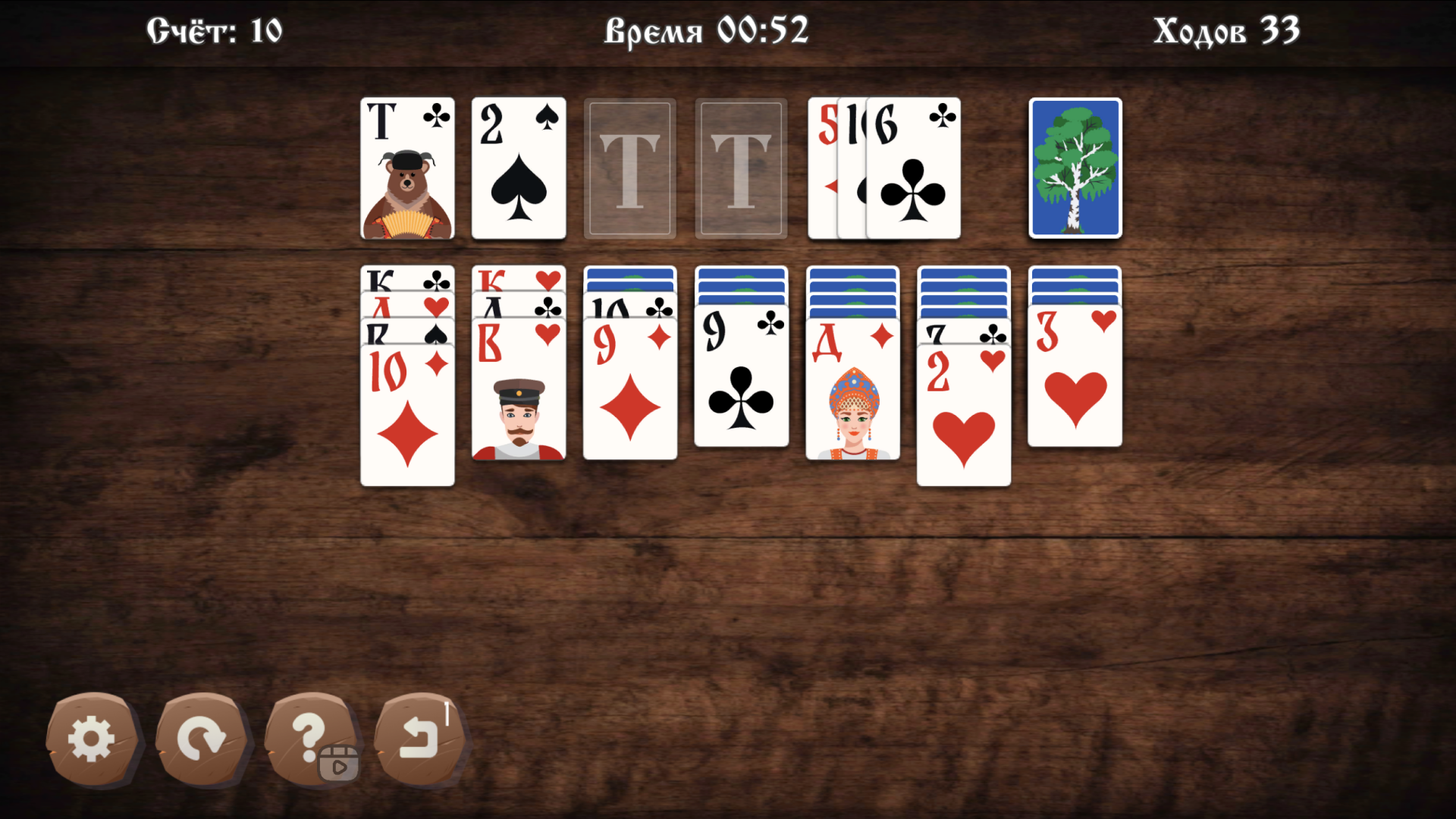Click the moves counter labeled Ходов 33
This screenshot has width=1456, height=819.
point(1227,30)
